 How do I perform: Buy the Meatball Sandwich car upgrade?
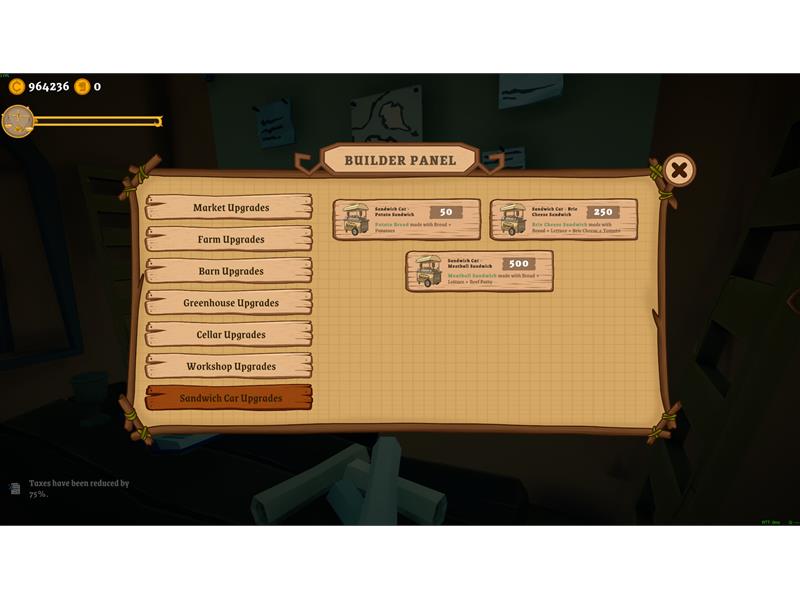(479, 271)
